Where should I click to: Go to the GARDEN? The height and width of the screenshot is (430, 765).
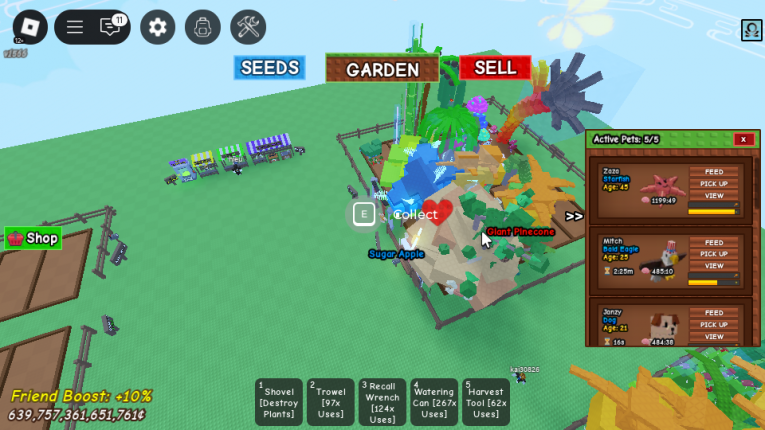pyautogui.click(x=382, y=69)
